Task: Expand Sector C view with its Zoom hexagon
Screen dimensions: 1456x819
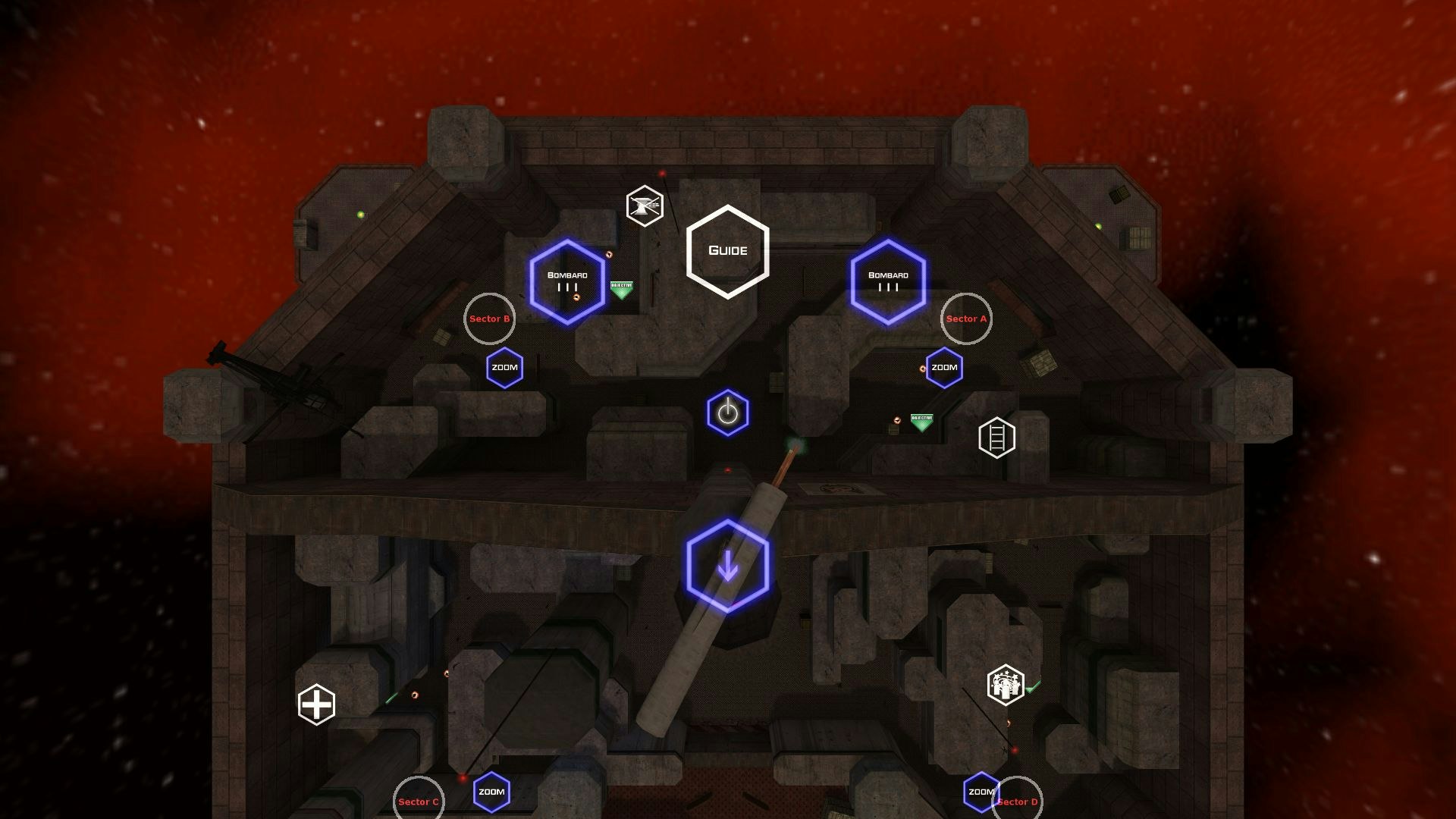Action: click(x=491, y=791)
